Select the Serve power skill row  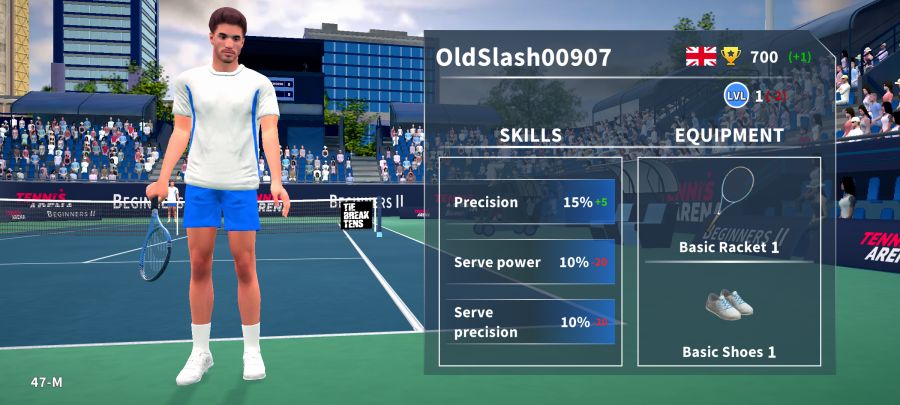pos(531,262)
